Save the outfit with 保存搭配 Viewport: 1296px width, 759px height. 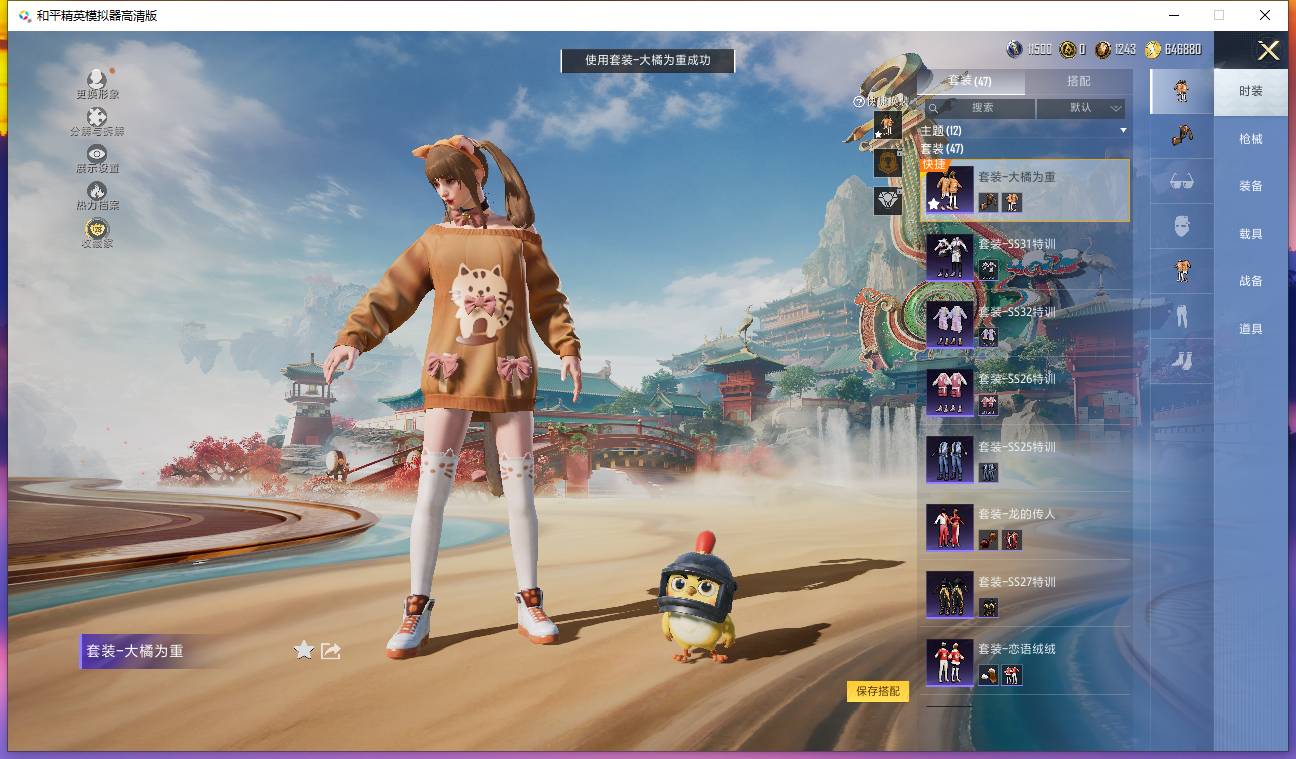pyautogui.click(x=877, y=691)
